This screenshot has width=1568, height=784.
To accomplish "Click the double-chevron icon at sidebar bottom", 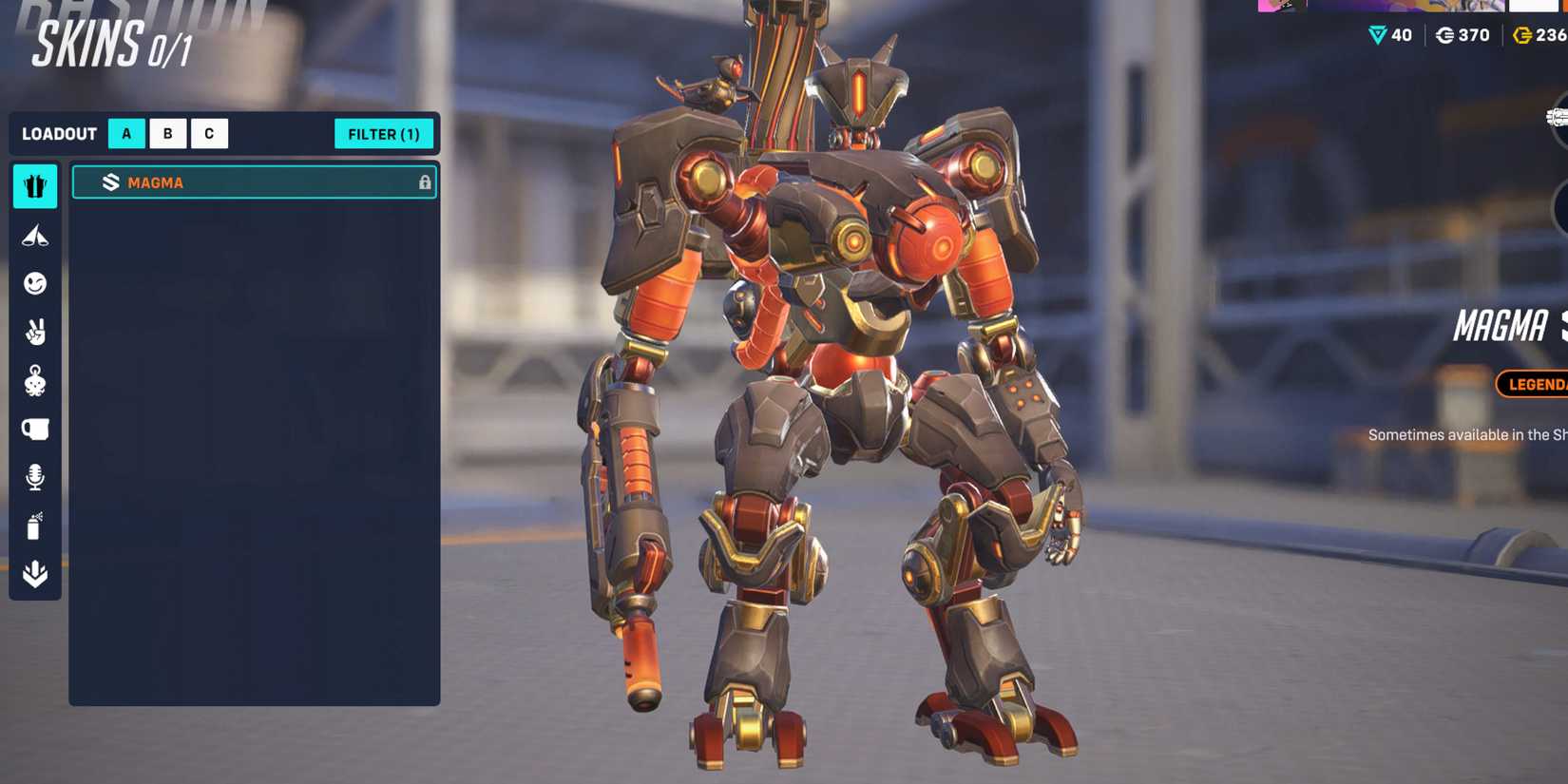I will [x=35, y=571].
